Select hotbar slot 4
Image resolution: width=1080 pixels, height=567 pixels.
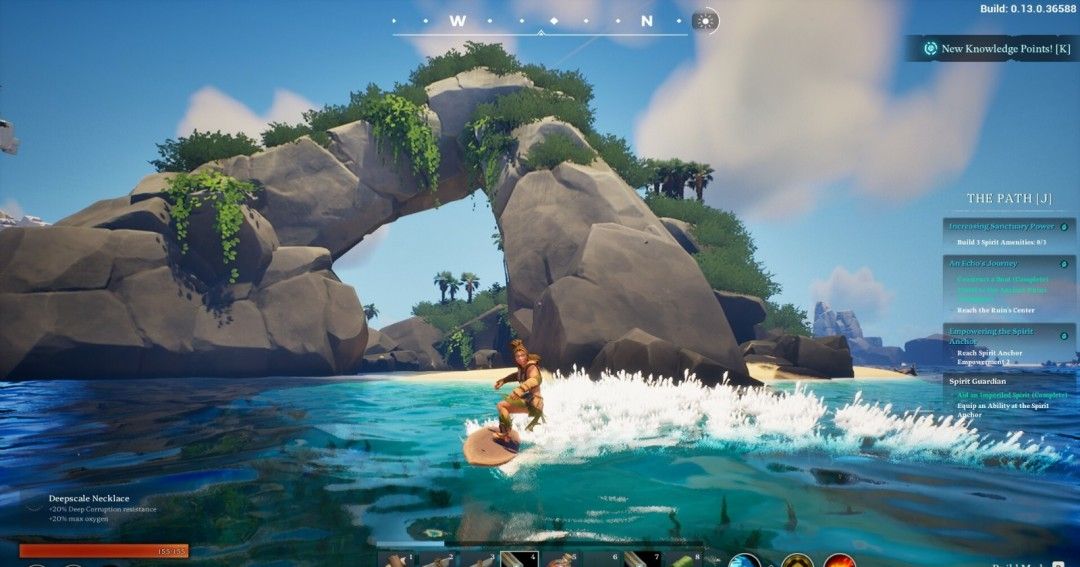click(x=519, y=559)
